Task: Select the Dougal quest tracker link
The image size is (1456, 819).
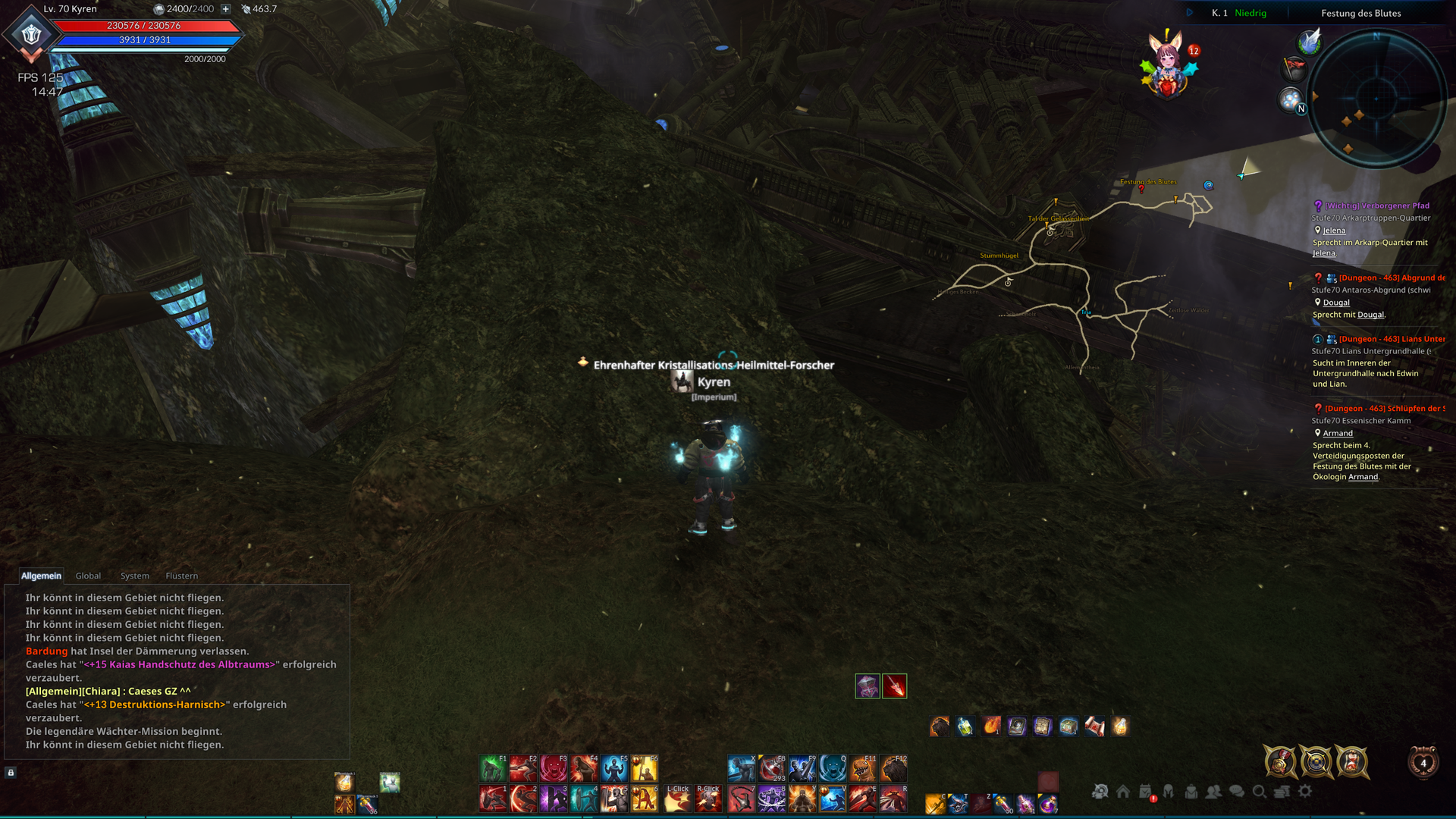Action: (1336, 303)
